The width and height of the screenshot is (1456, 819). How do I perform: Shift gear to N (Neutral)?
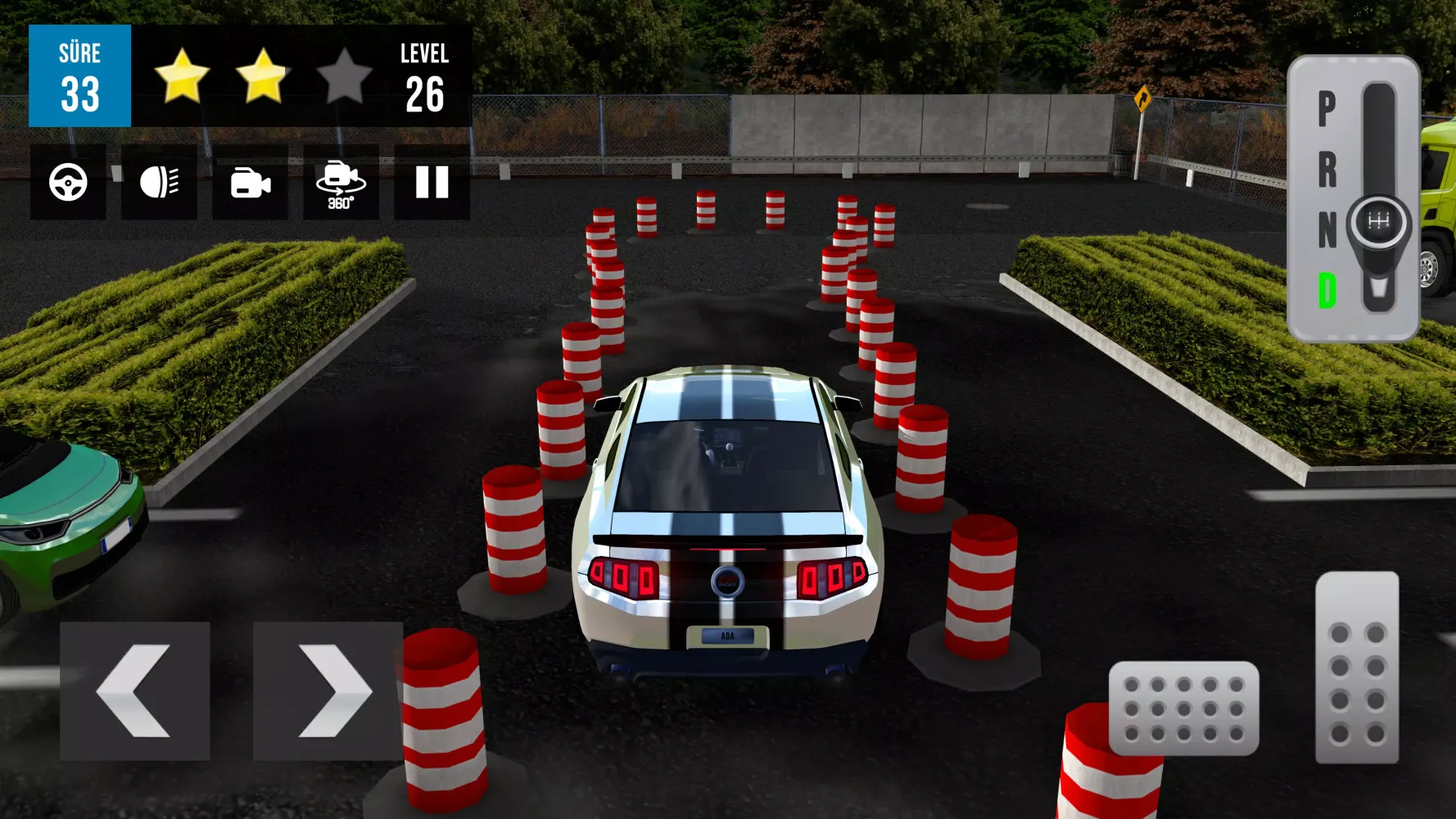point(1327,230)
